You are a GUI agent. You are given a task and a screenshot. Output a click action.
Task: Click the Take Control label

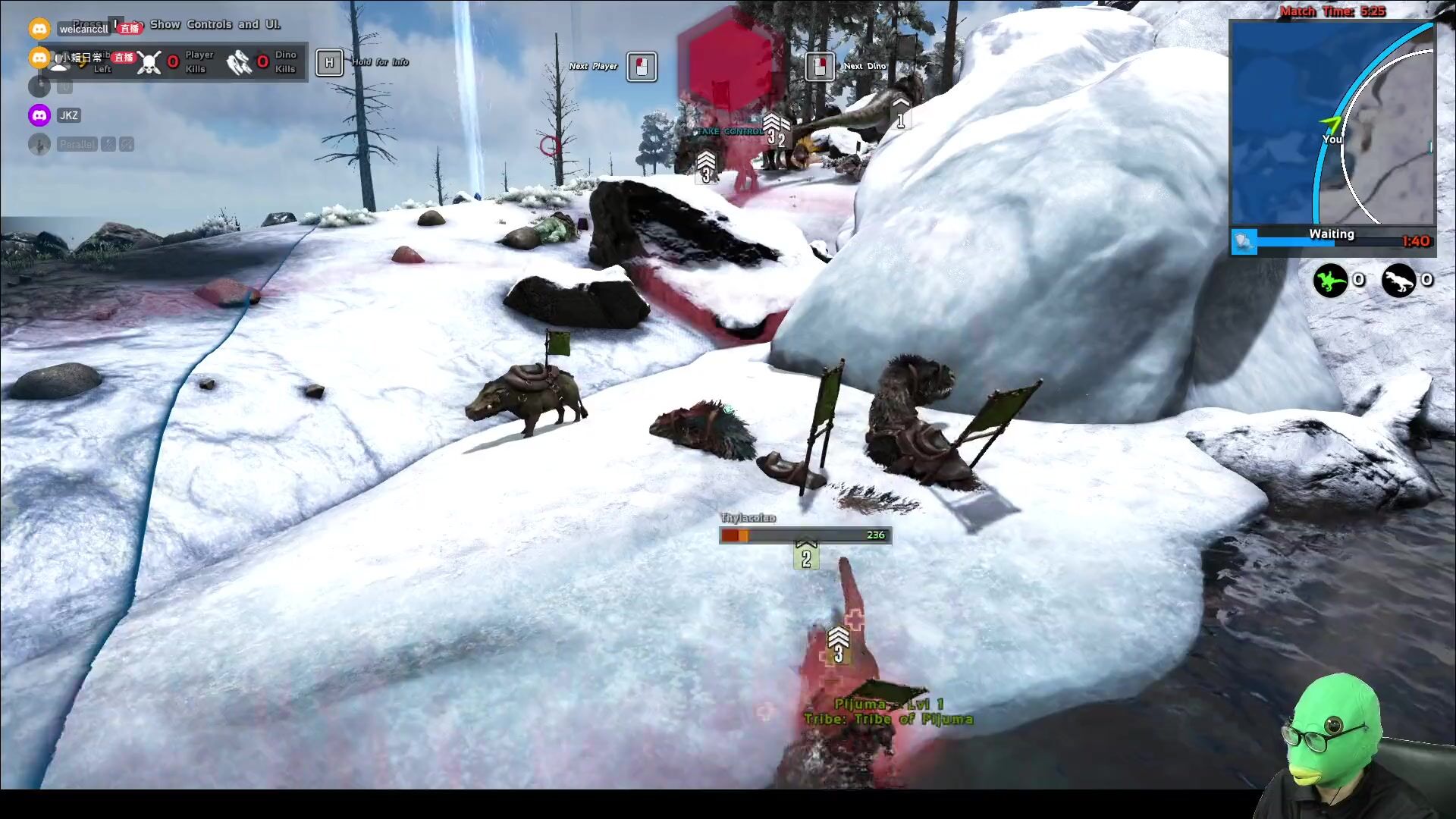(x=730, y=131)
